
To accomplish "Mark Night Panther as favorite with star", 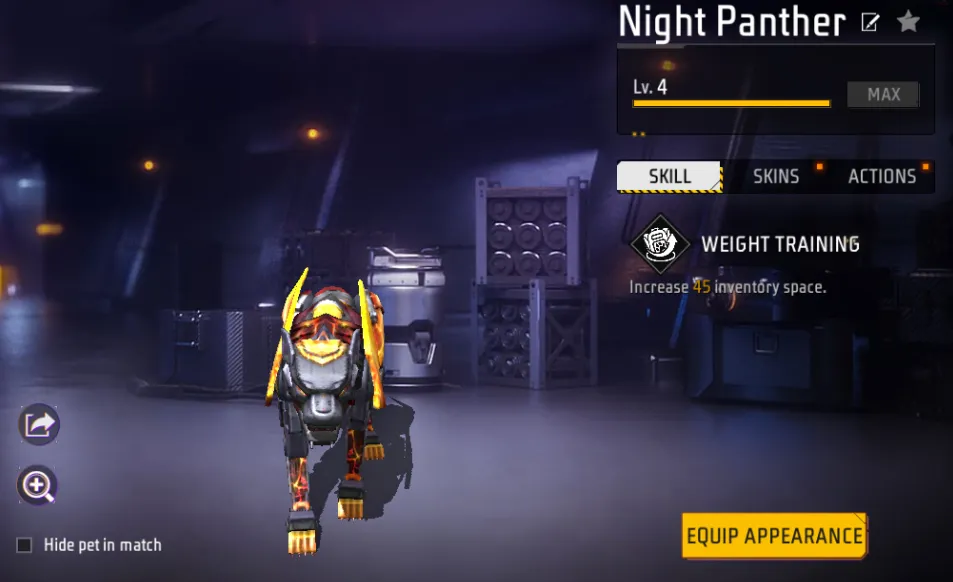I will coord(908,21).
